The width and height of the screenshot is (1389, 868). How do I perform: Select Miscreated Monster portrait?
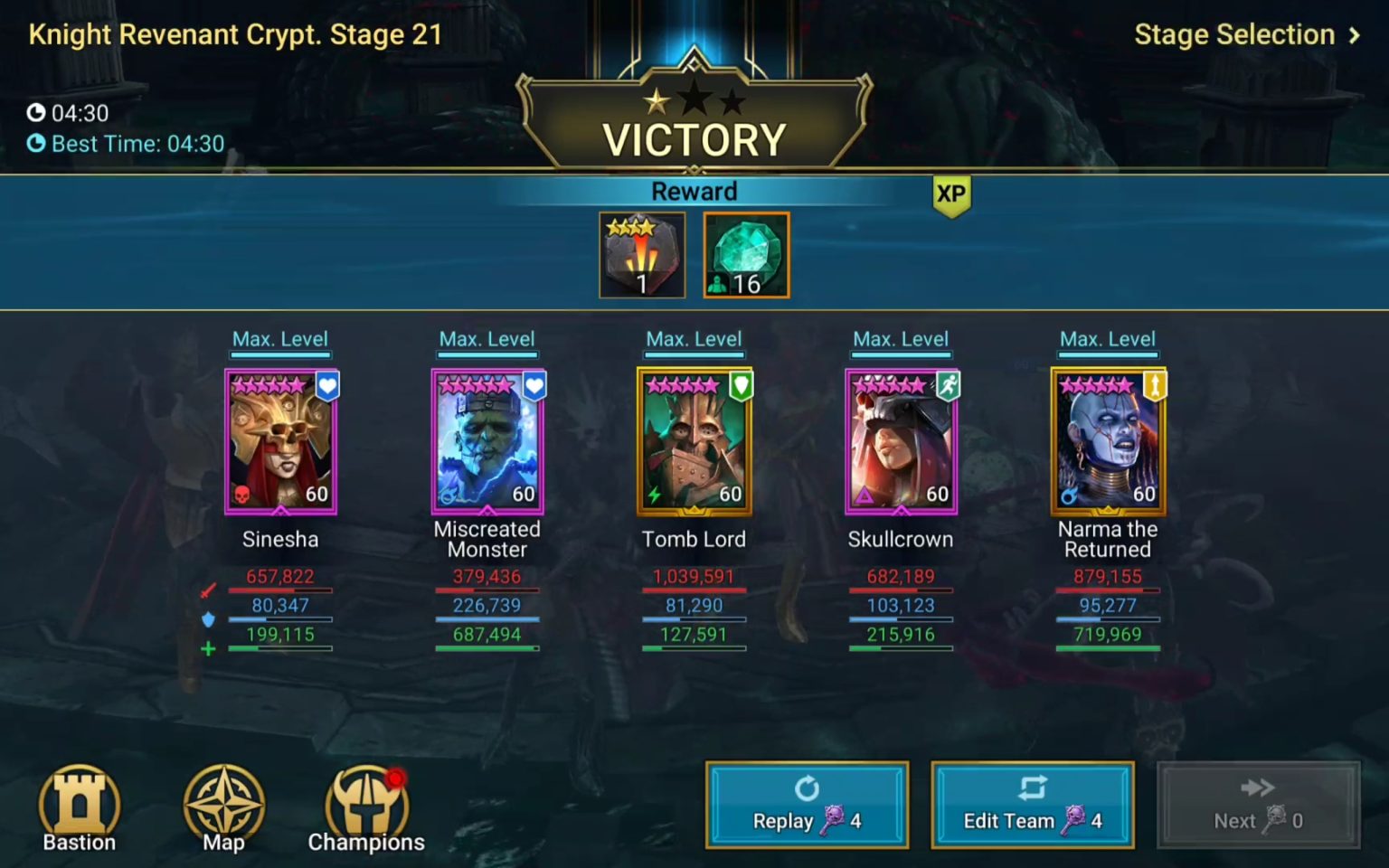(x=487, y=442)
